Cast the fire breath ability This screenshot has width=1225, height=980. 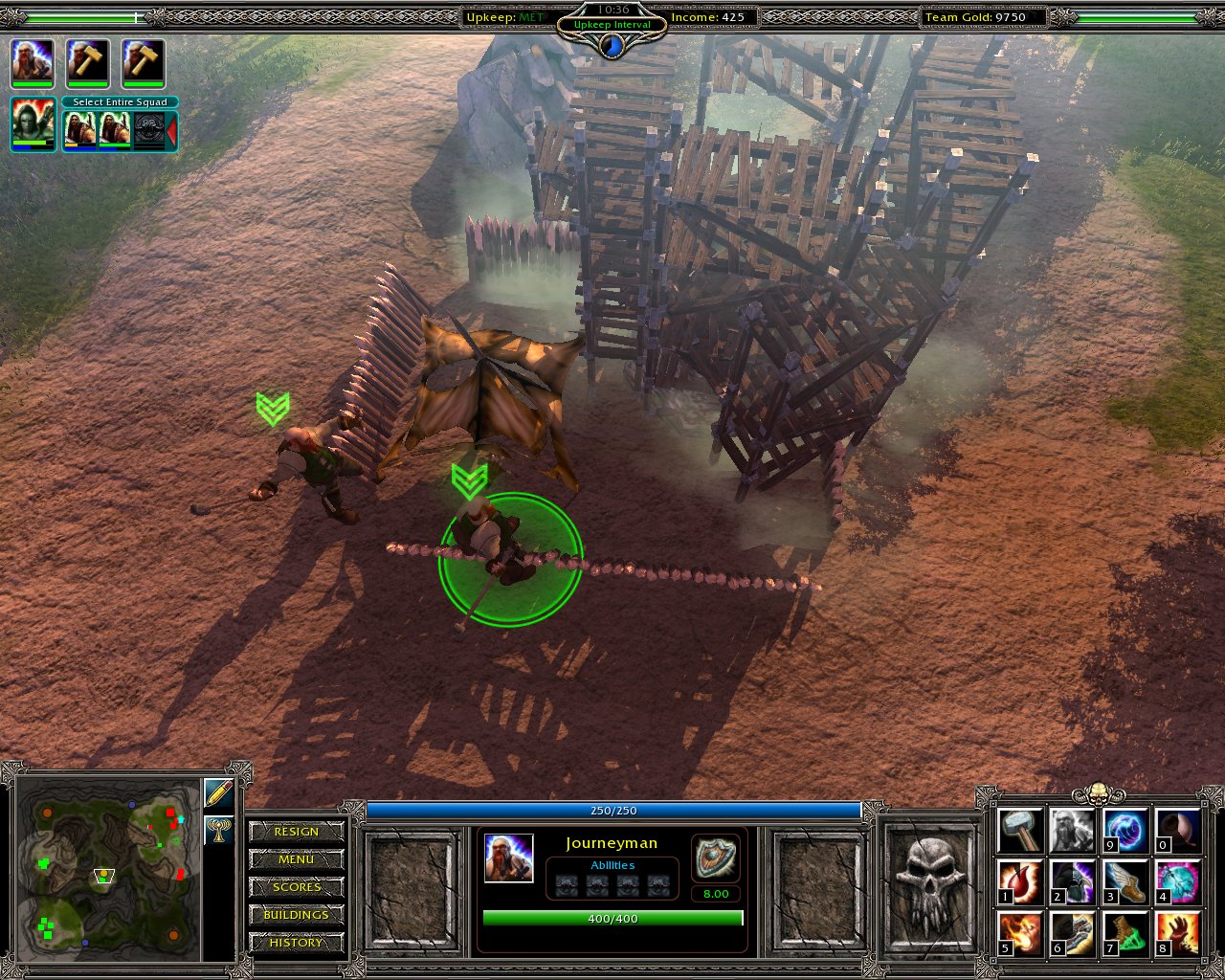(x=1020, y=934)
